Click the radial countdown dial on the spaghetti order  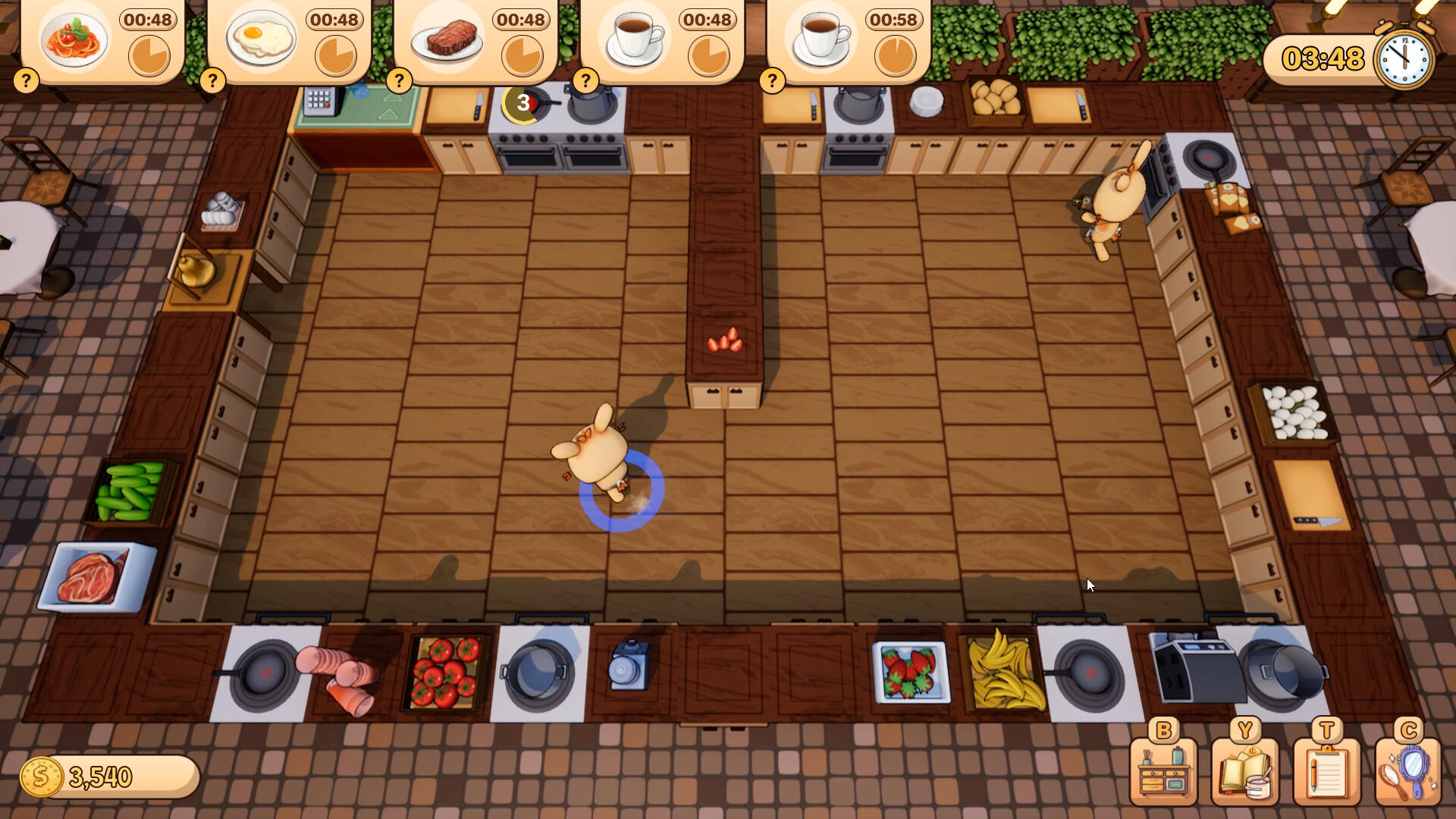pos(149,55)
